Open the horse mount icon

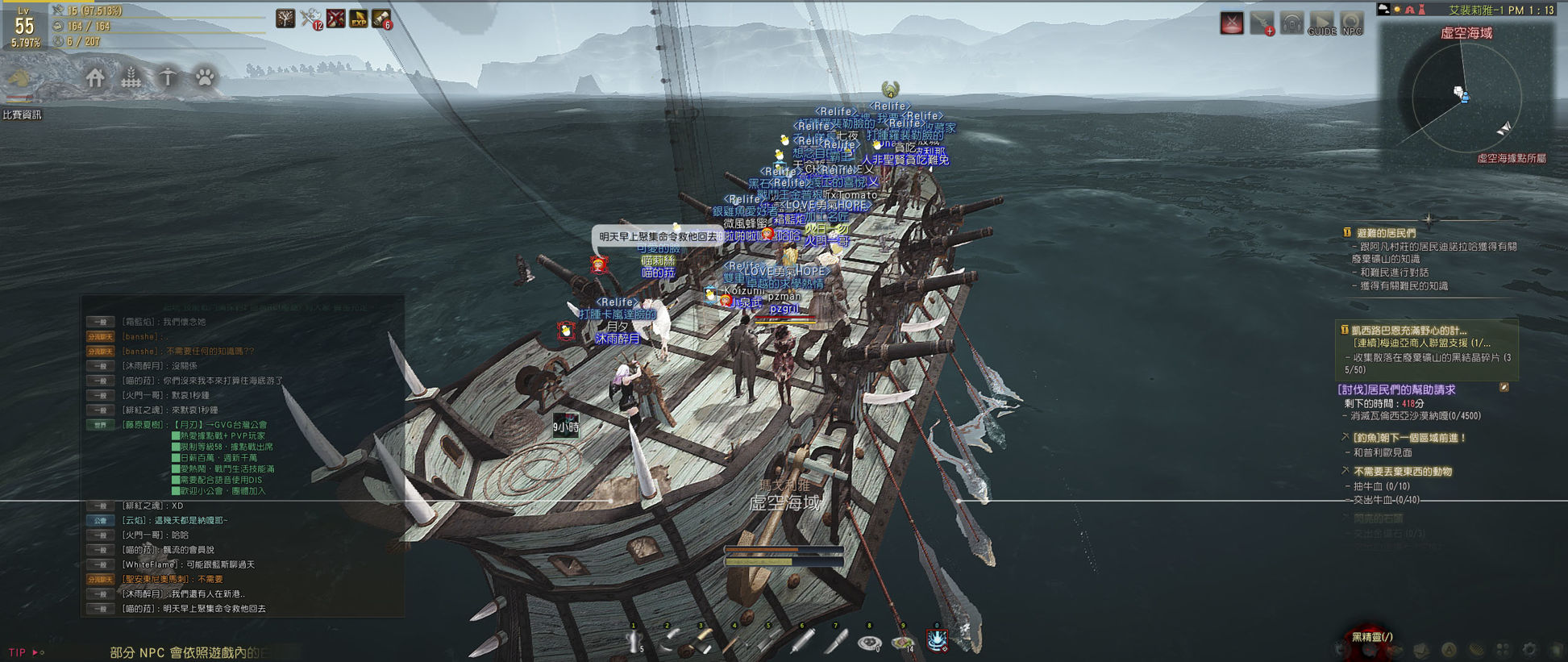click(x=20, y=79)
